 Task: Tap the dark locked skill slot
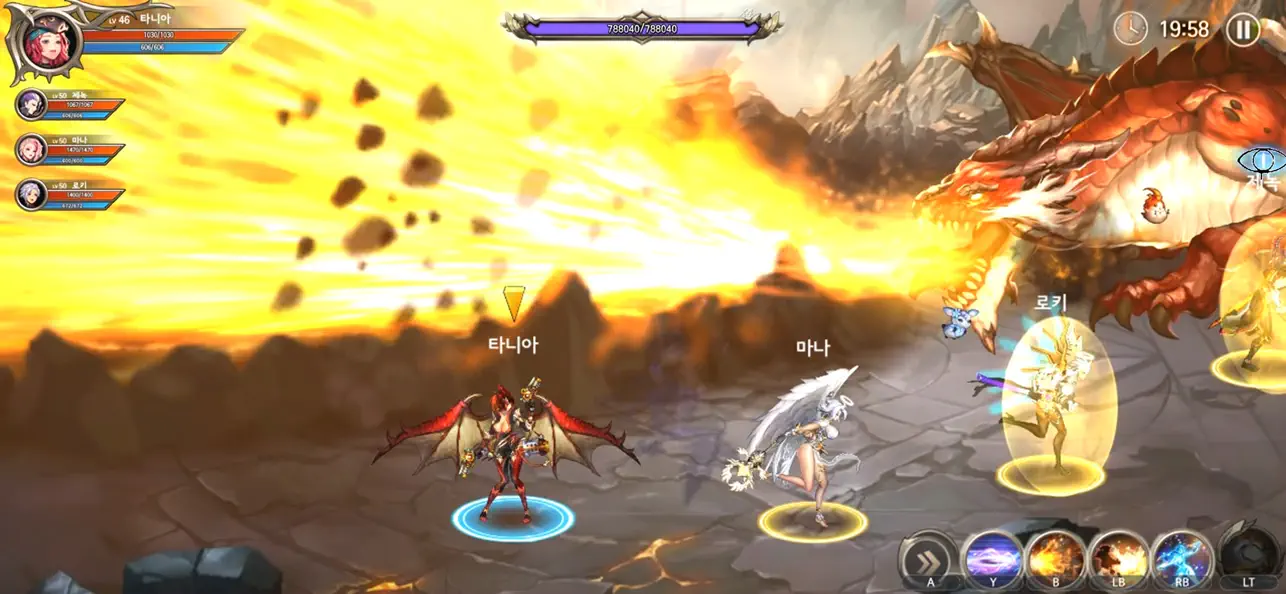coord(1248,556)
